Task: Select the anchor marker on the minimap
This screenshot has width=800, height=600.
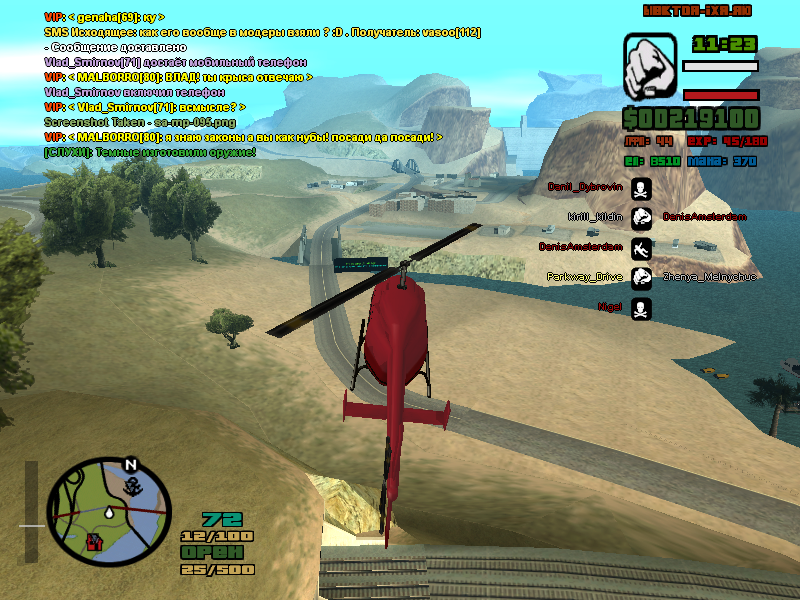Action: (x=130, y=485)
